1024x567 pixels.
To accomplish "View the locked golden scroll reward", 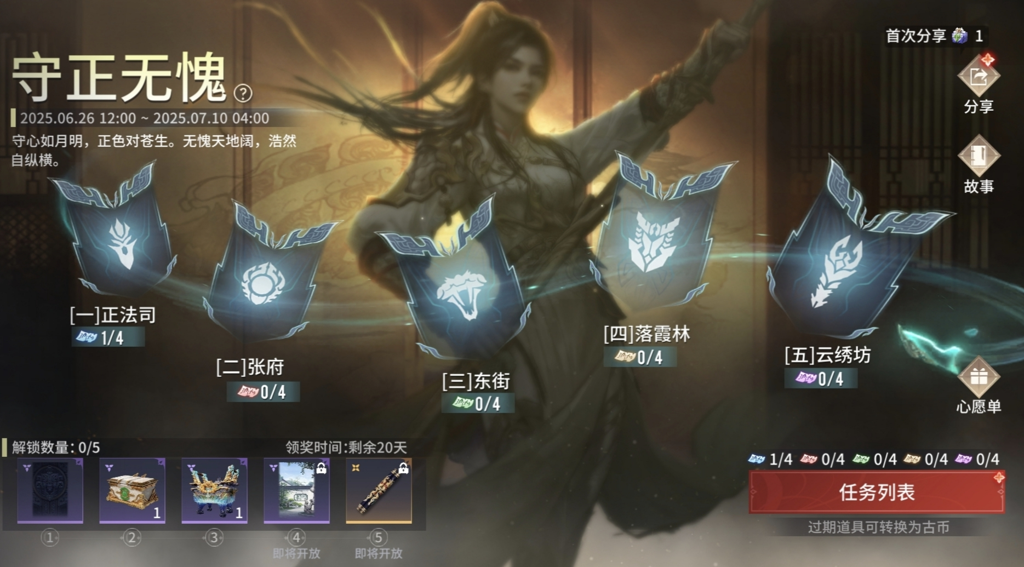I will tap(378, 490).
